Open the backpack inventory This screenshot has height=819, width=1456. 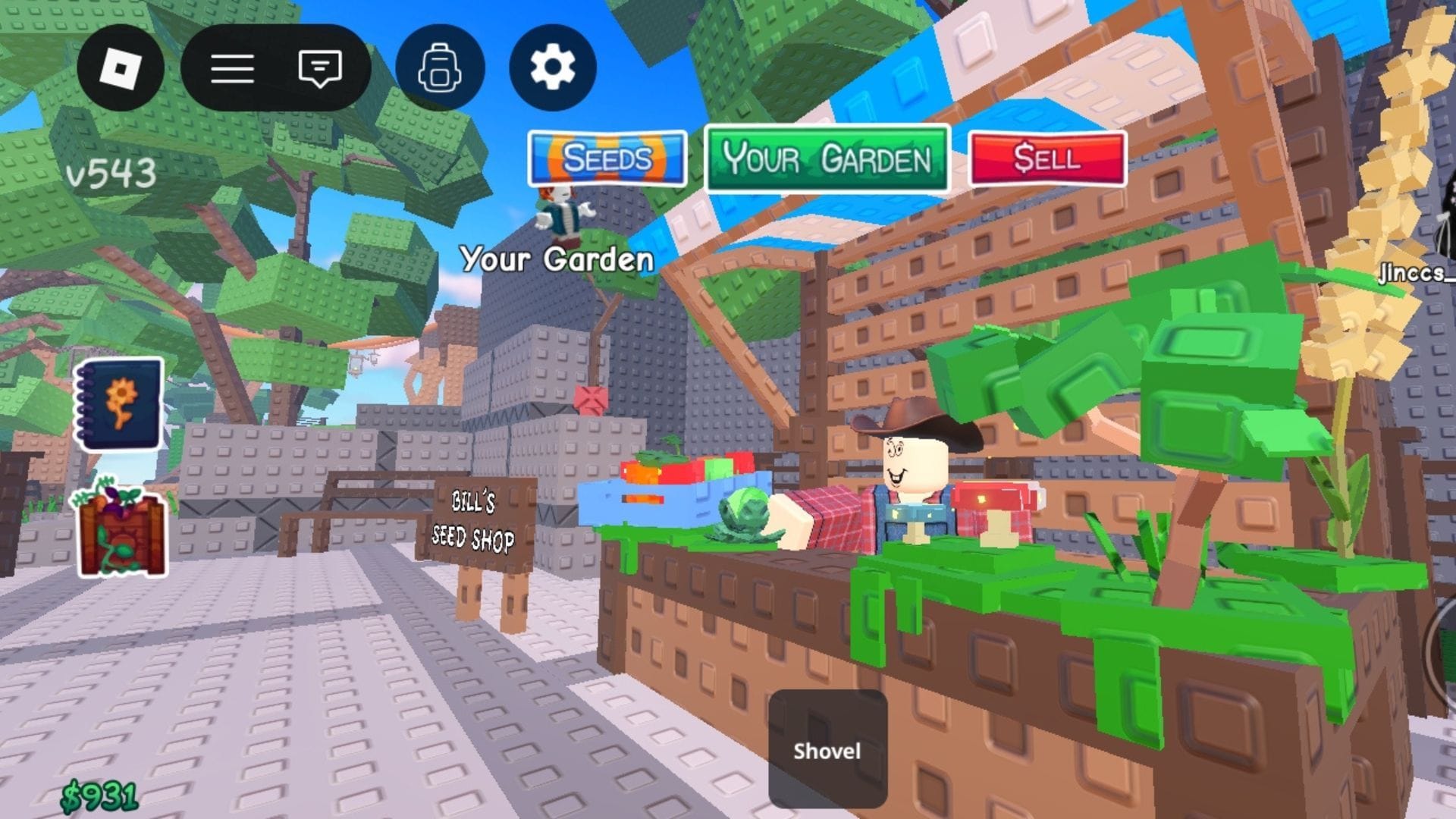point(440,68)
